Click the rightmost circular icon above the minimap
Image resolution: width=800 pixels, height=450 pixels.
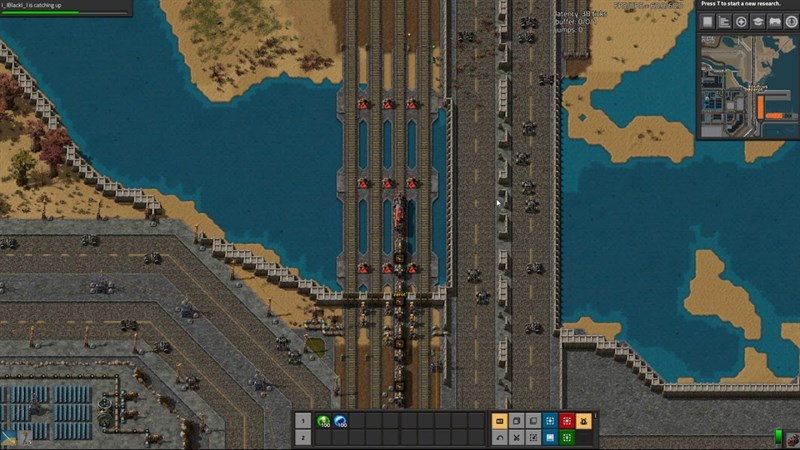[x=791, y=21]
